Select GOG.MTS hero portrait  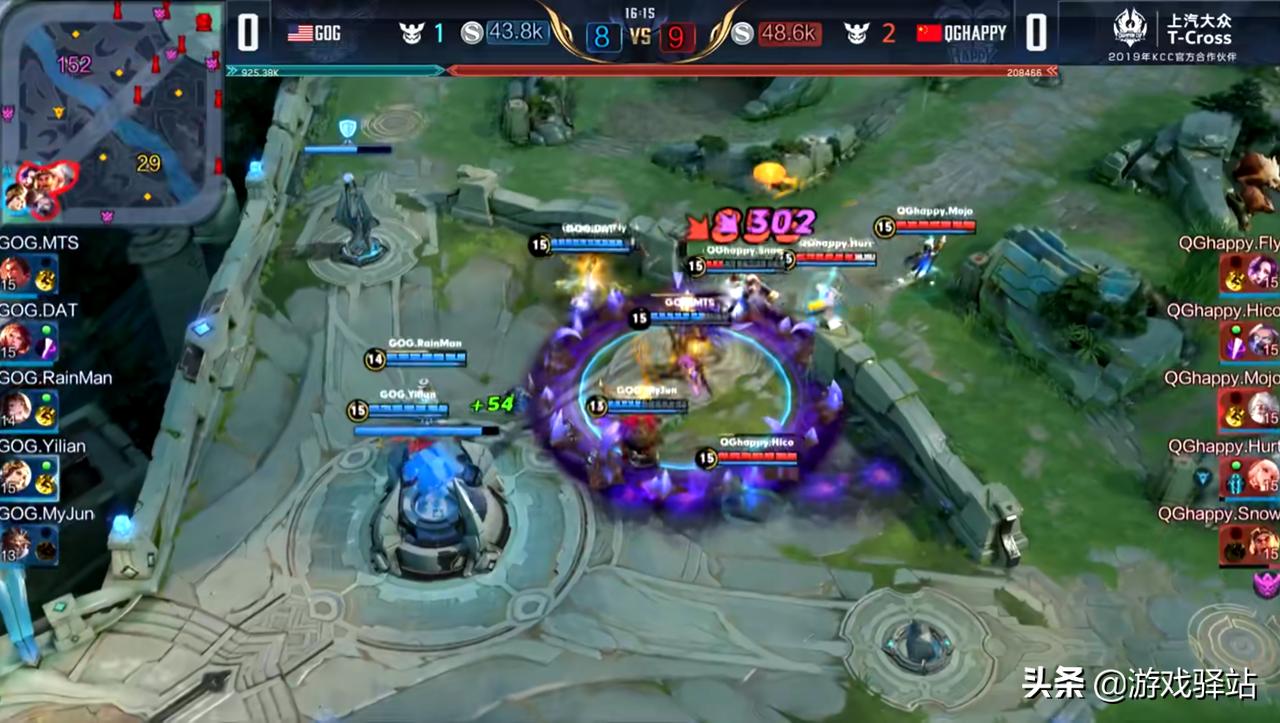click(x=16, y=273)
